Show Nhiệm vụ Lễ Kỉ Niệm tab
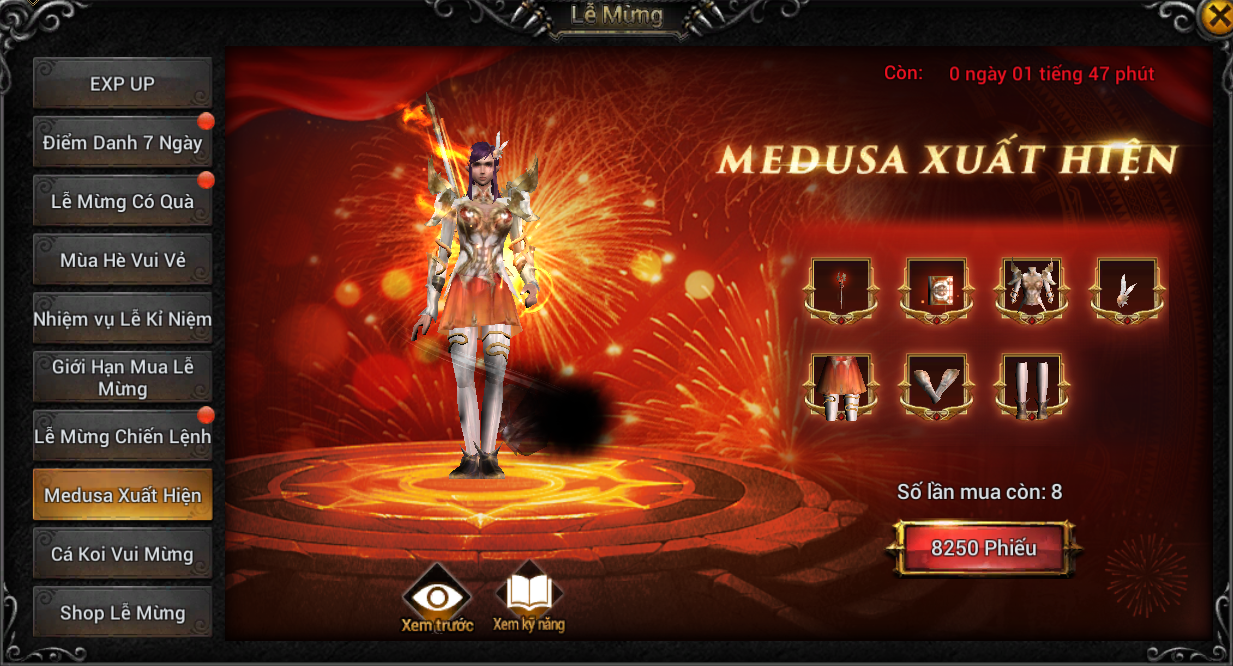The image size is (1233, 666). coord(122,319)
